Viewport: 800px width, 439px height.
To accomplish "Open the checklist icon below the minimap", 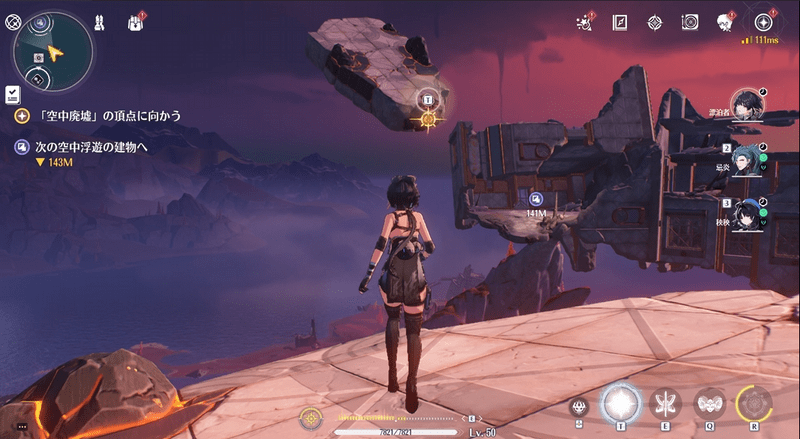I will 12,93.
